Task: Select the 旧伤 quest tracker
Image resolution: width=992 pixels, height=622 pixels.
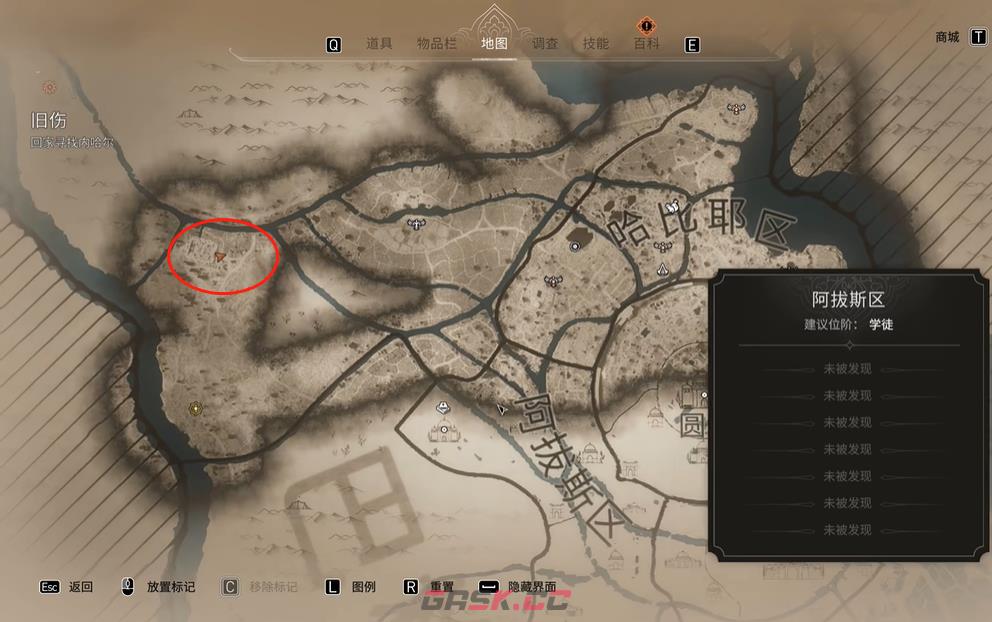Action: [x=49, y=121]
